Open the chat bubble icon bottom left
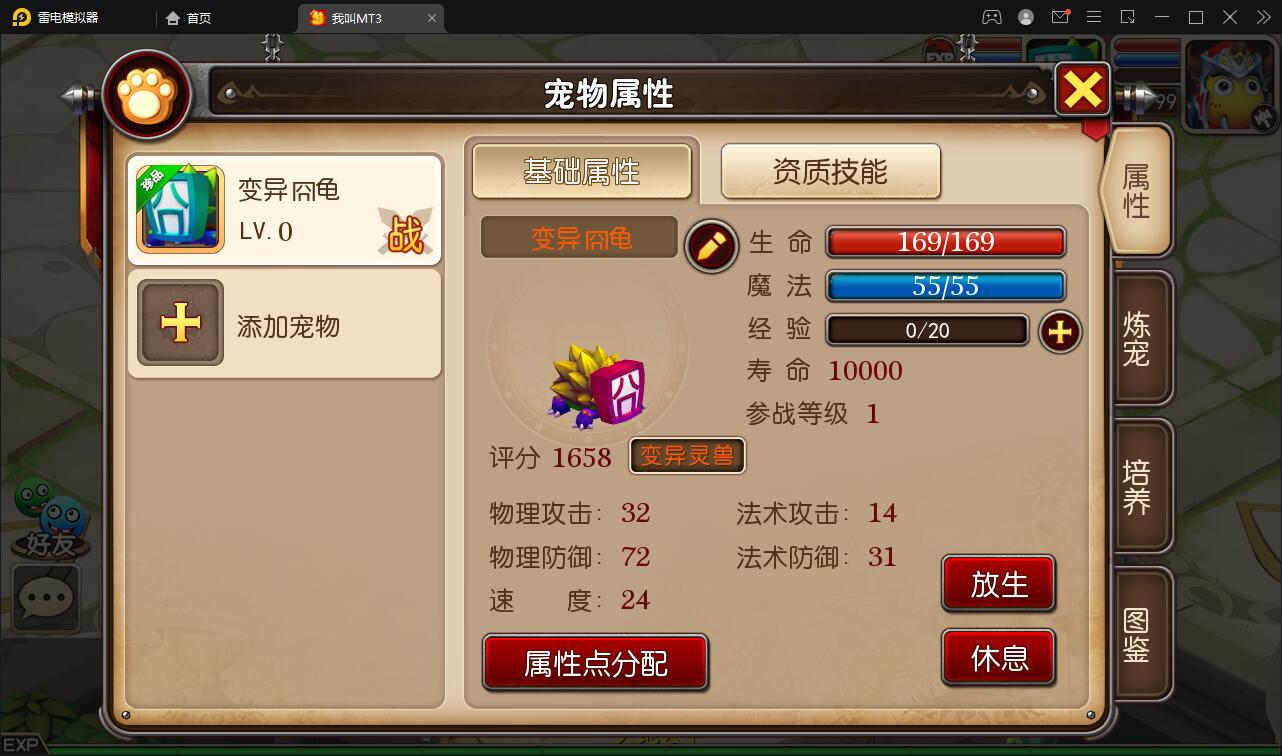 (x=44, y=599)
